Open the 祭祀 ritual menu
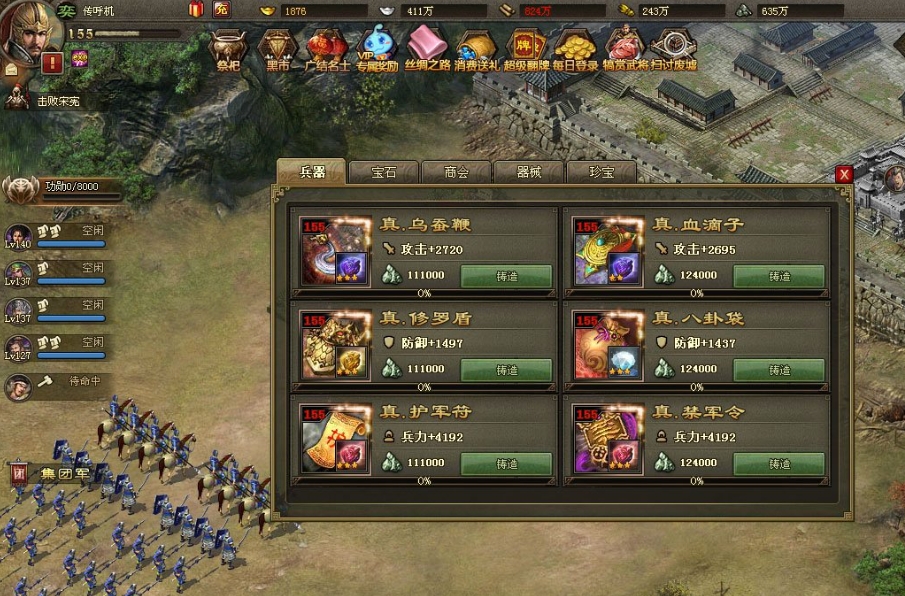 (228, 50)
